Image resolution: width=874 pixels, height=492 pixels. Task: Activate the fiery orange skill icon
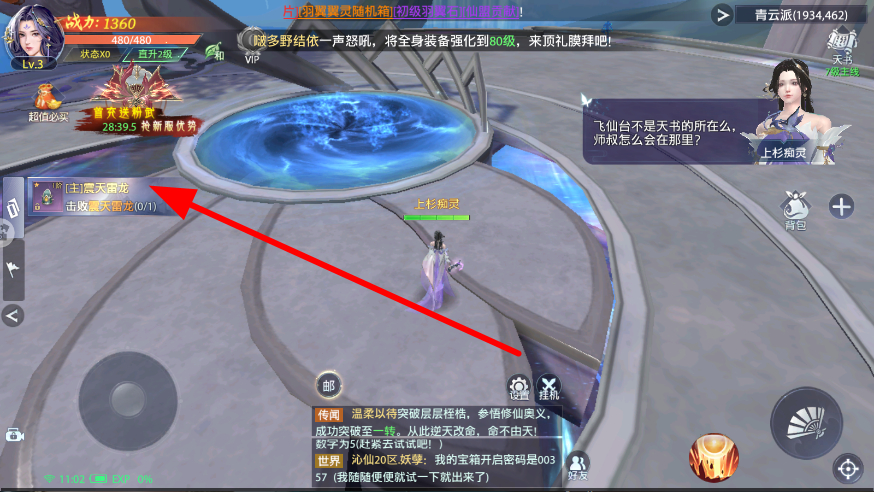[714, 457]
